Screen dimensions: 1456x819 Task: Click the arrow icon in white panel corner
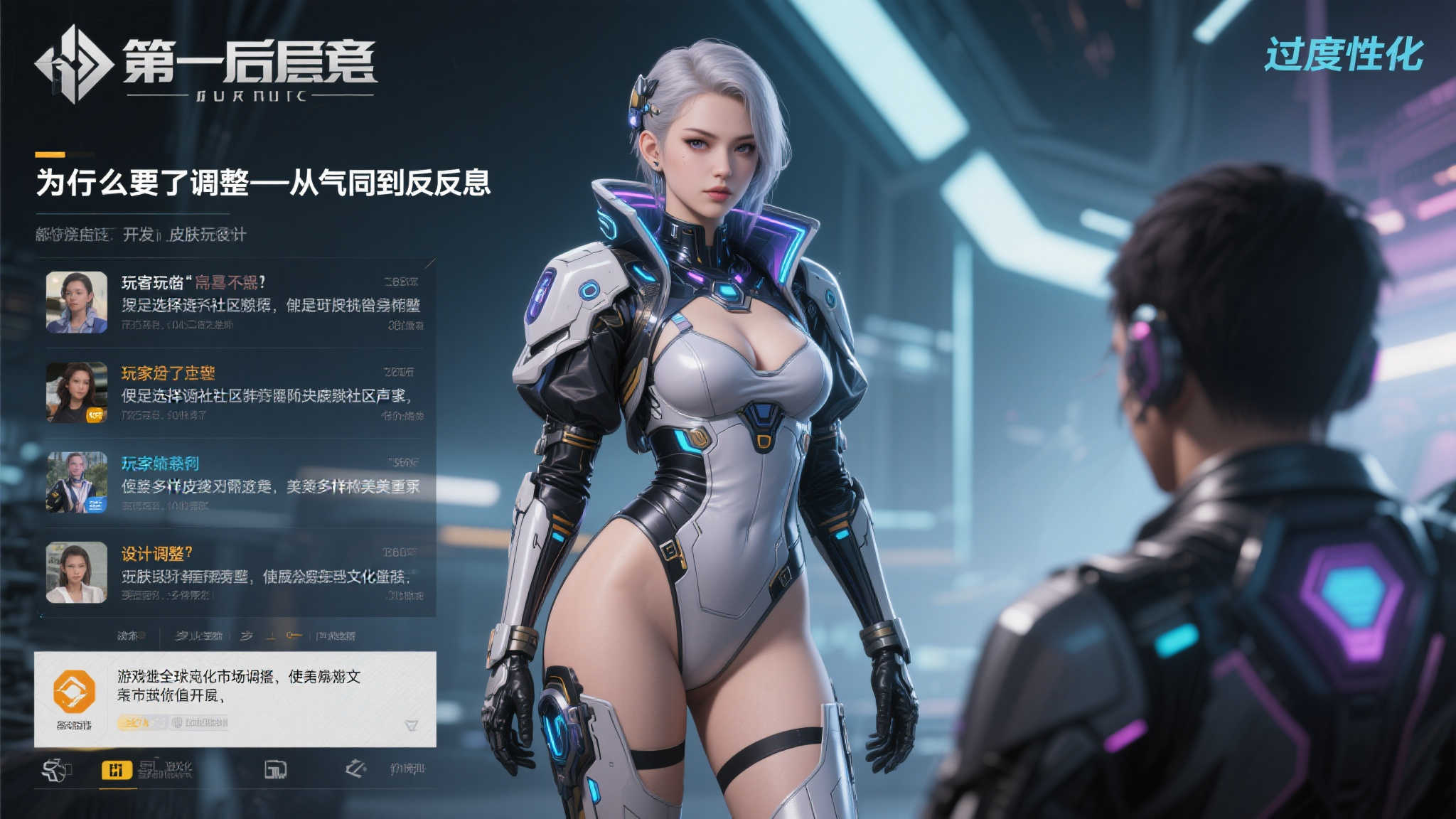[x=411, y=725]
